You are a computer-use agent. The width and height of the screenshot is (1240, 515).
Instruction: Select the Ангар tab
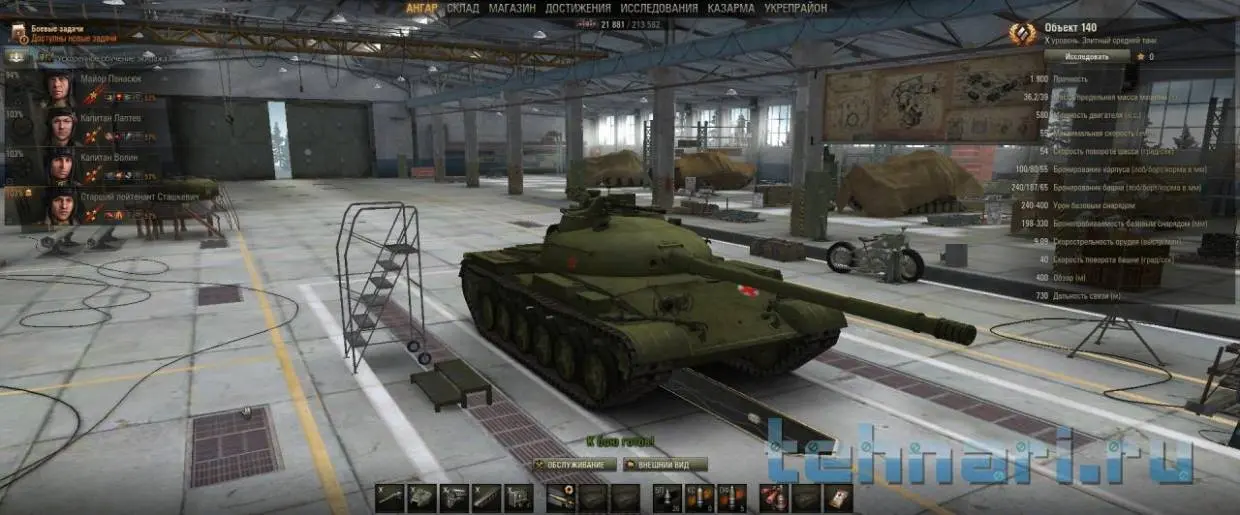point(422,8)
